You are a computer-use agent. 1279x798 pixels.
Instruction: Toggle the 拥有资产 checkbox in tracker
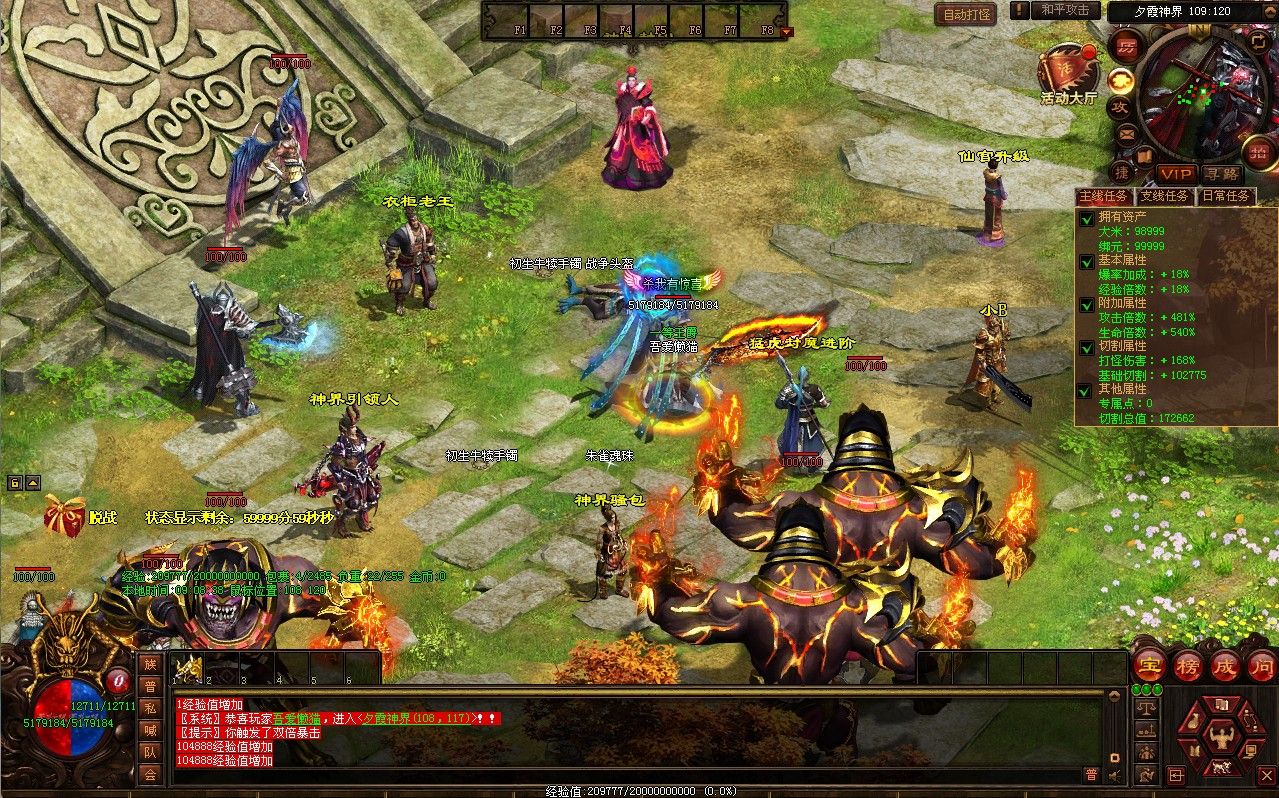click(1087, 218)
